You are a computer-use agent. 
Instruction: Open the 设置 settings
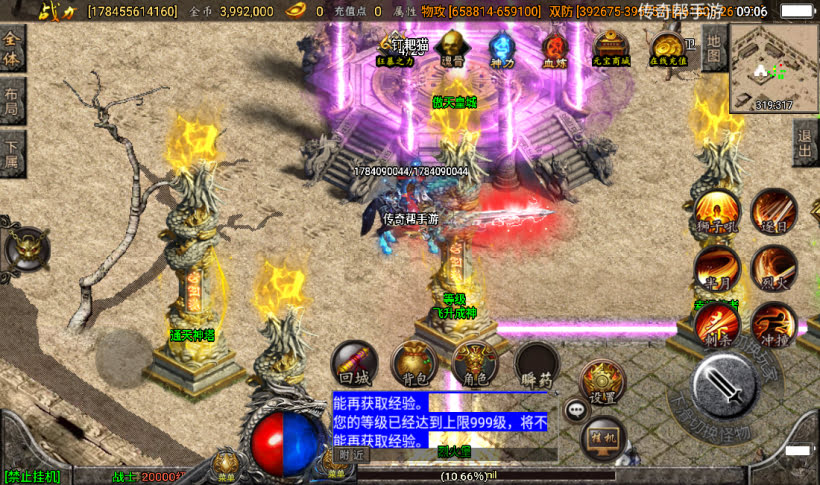coord(602,381)
